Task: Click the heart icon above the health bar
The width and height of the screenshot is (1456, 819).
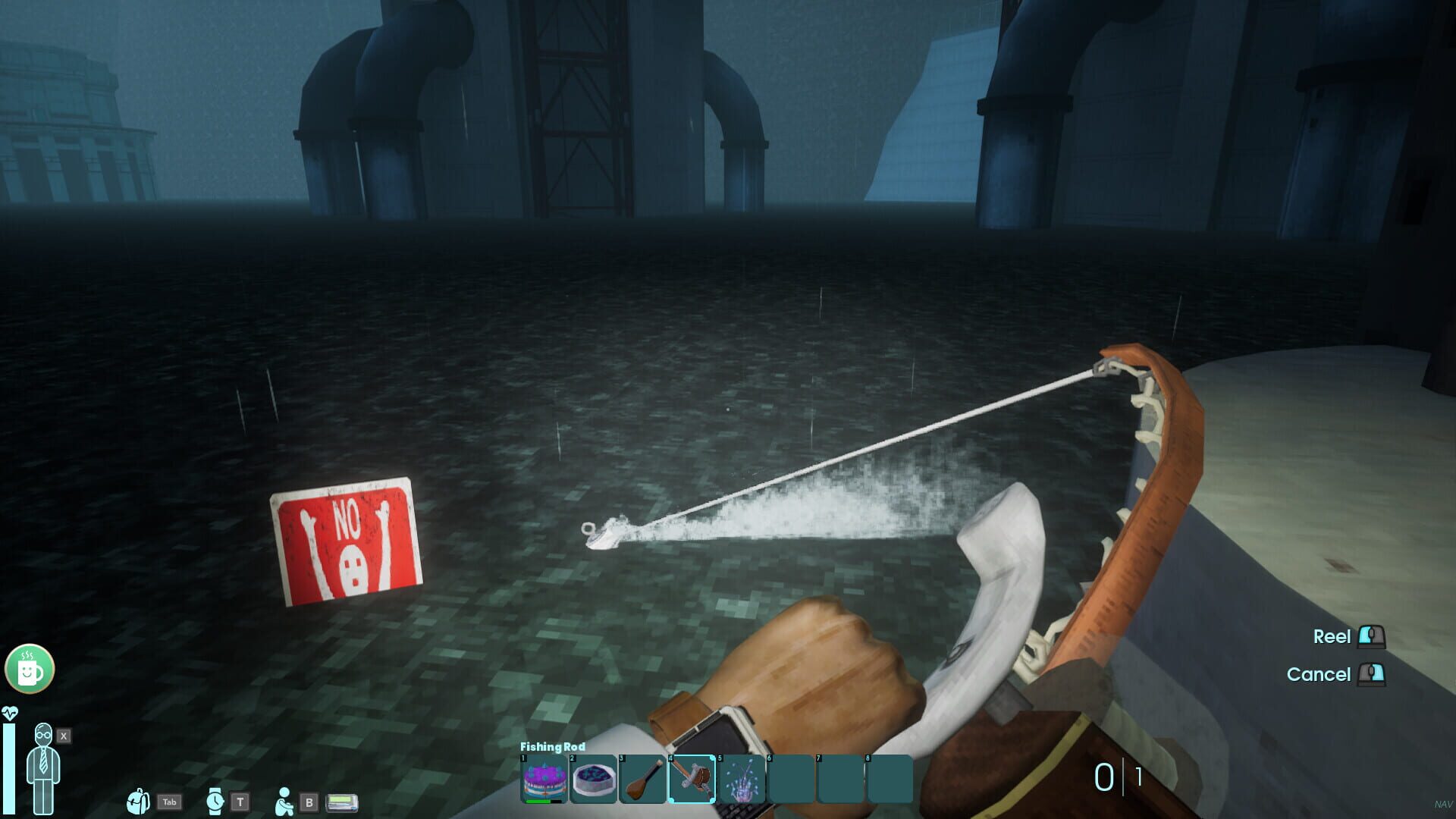Action: click(10, 712)
